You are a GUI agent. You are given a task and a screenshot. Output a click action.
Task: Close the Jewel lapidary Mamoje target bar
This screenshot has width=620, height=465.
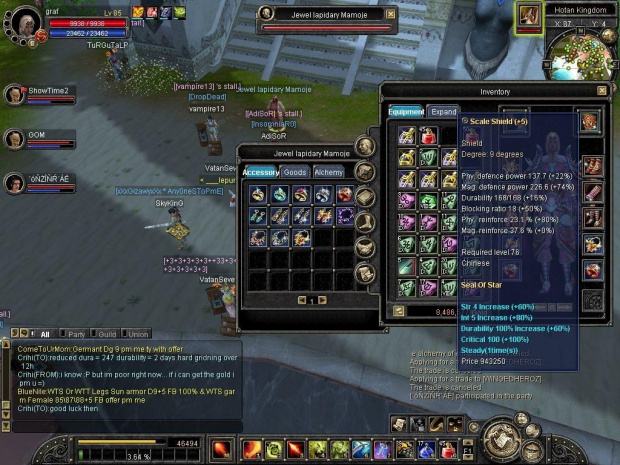[x=390, y=14]
